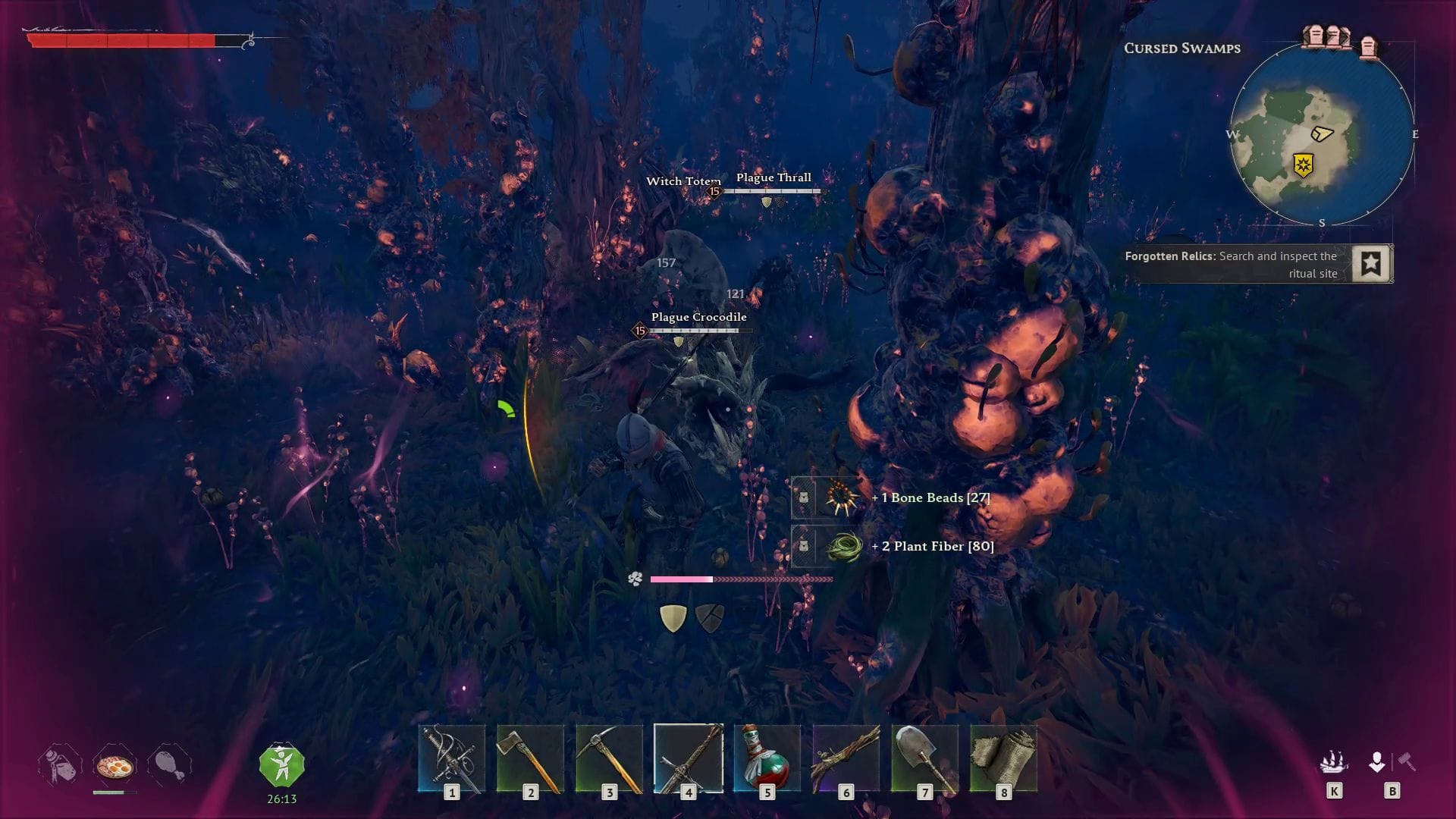Use the healing potion in slot 5
The height and width of the screenshot is (819, 1456).
pyautogui.click(x=767, y=758)
